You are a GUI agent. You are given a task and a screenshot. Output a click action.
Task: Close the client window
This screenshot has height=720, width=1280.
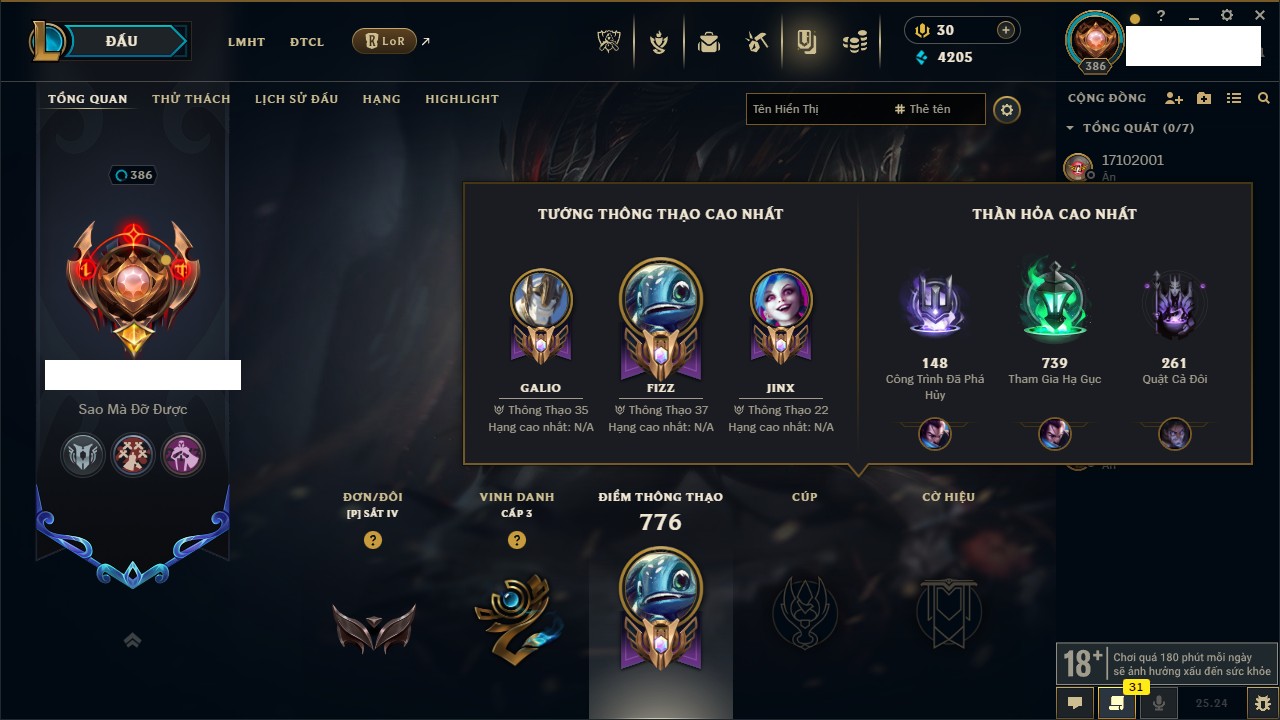pyautogui.click(x=1258, y=16)
